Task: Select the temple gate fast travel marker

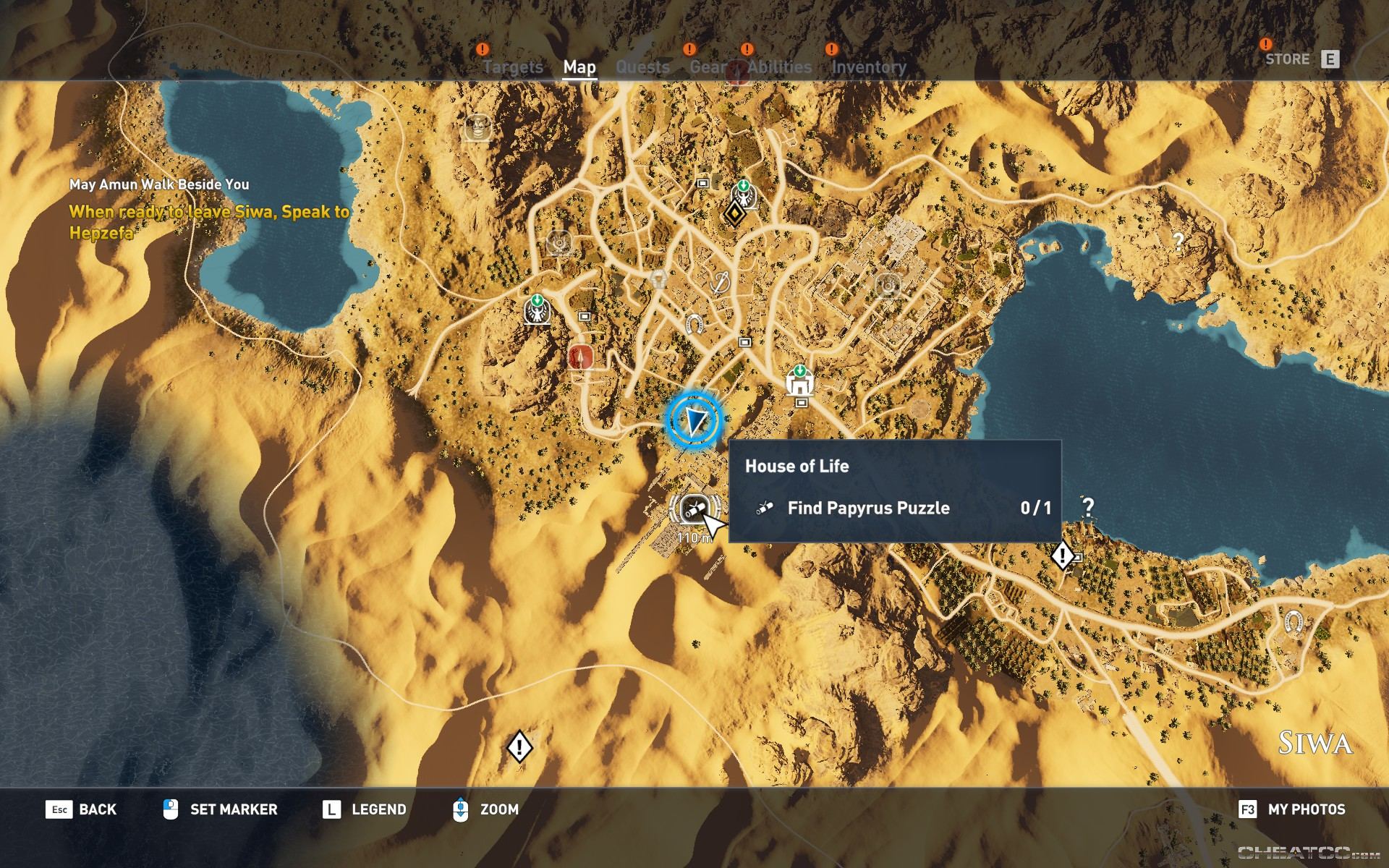Action: coord(799,381)
